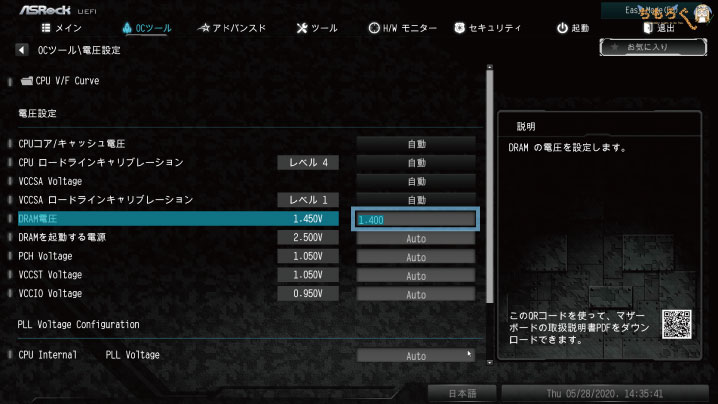Change the DRAMを起動する電源 Auto setting
This screenshot has height=404, width=718.
(x=416, y=238)
